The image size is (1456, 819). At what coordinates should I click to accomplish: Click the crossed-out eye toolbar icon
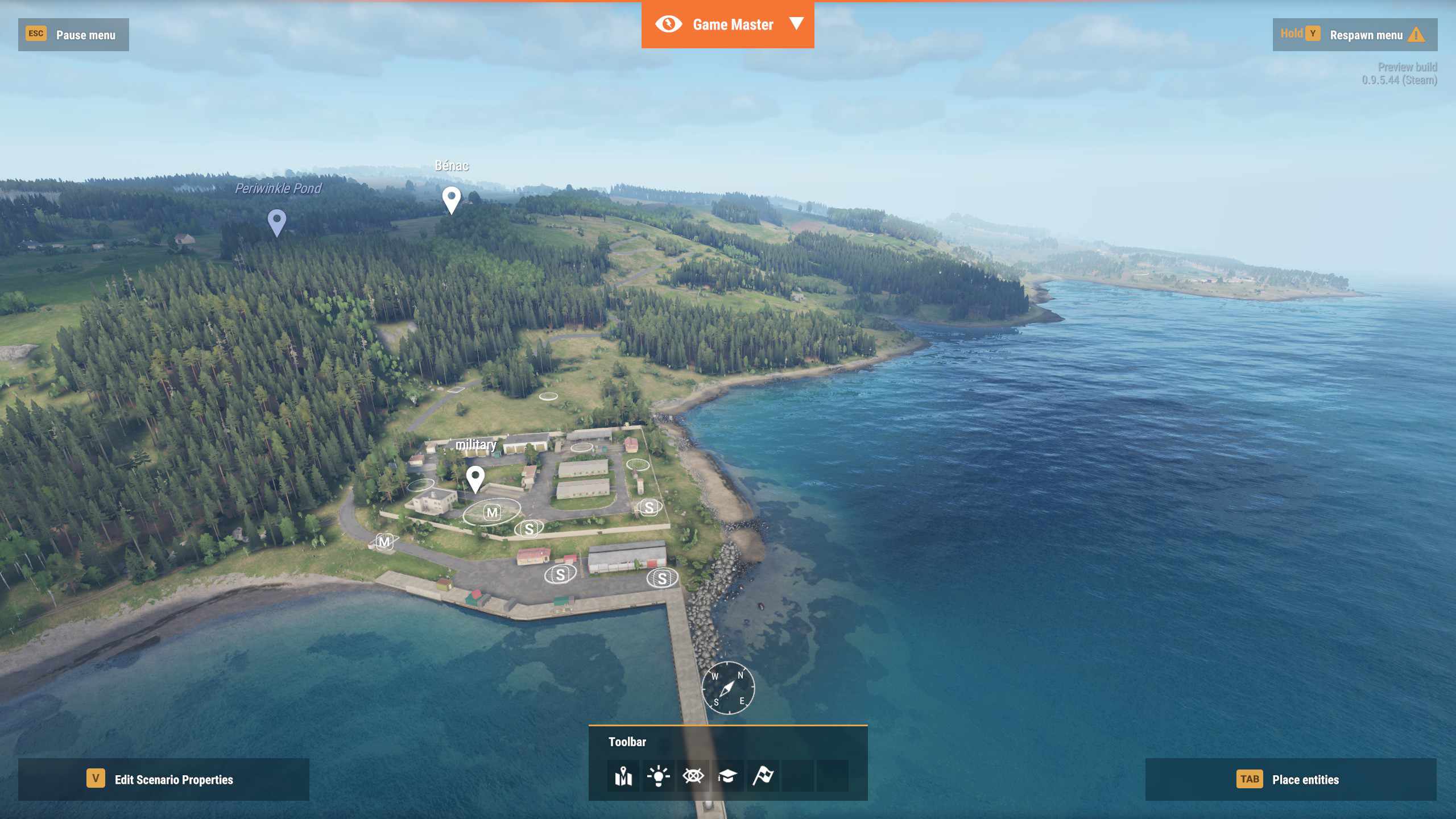click(693, 776)
